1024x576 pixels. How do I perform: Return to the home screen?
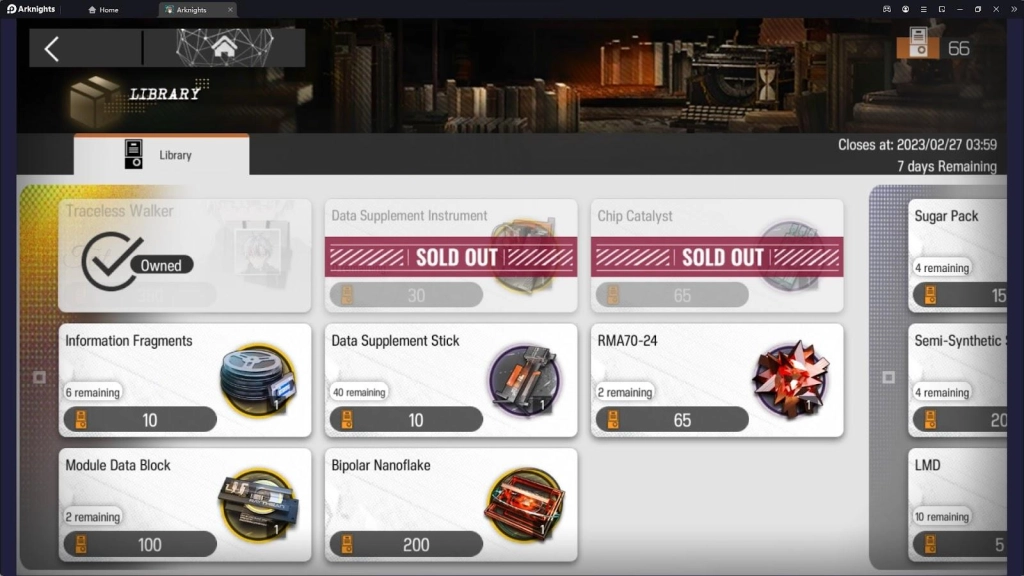point(224,47)
